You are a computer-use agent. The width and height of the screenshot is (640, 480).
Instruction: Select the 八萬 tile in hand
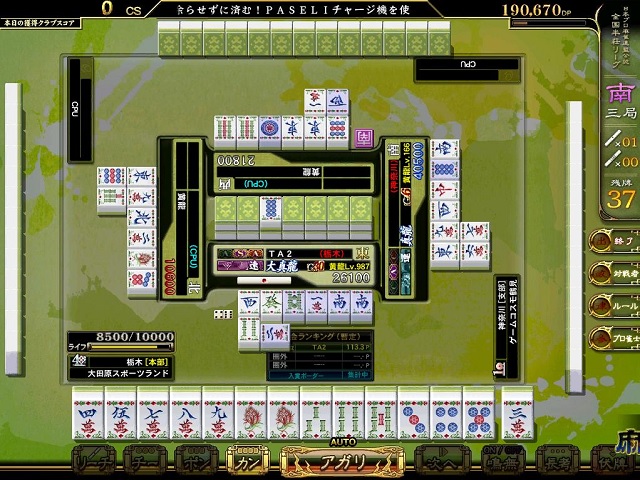point(186,412)
